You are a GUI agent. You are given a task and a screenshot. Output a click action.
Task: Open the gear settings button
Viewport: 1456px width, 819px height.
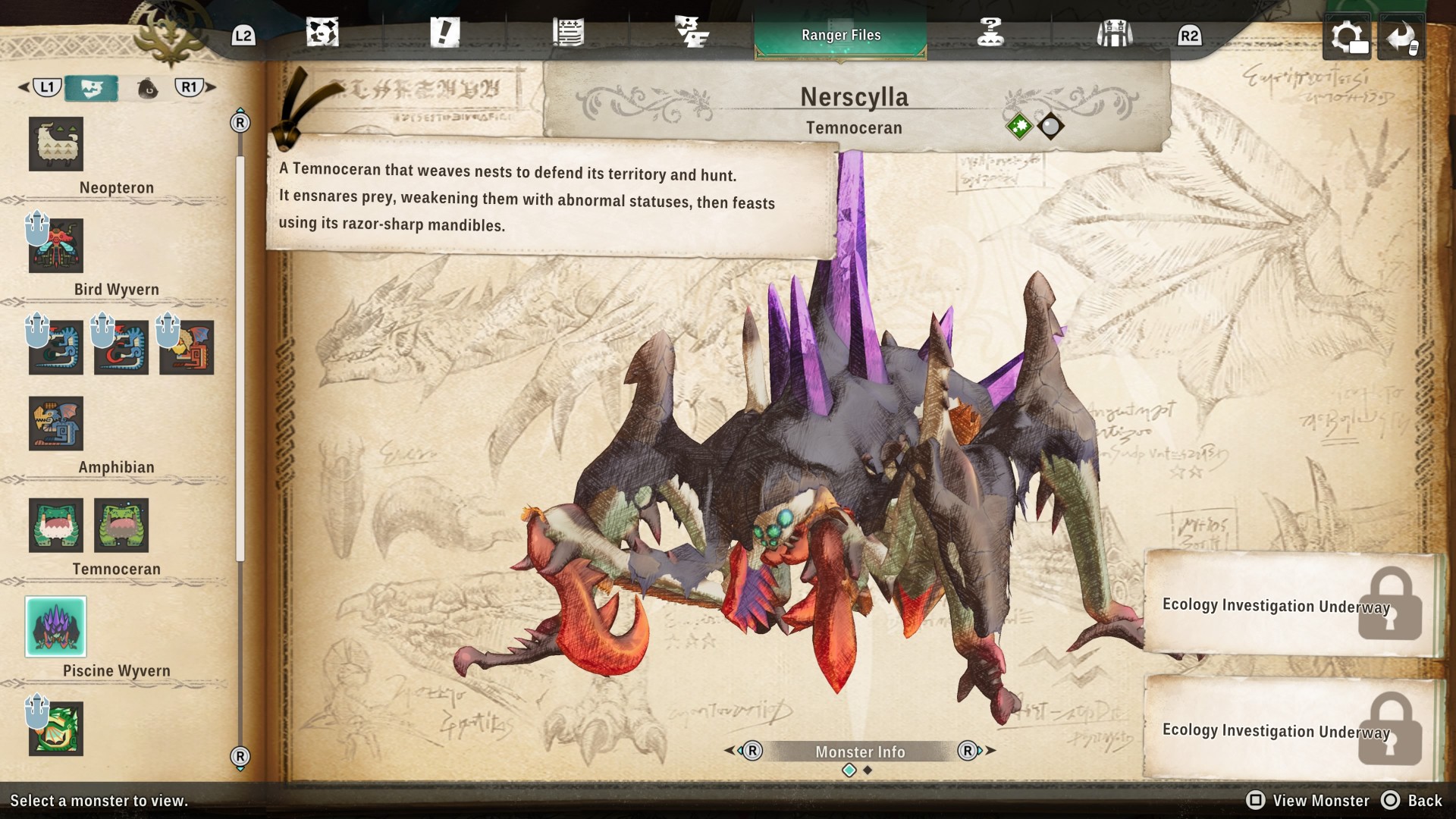1347,36
